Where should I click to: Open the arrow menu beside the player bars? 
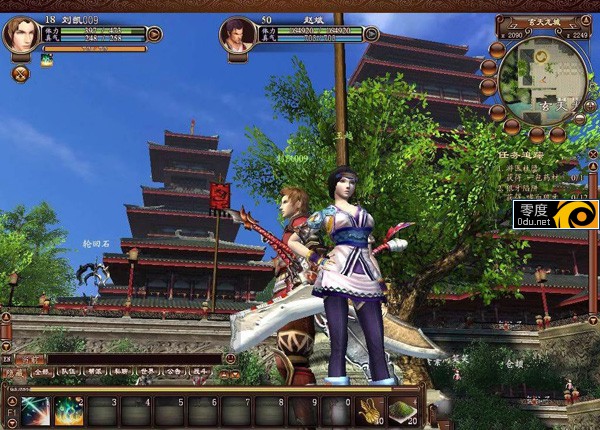(155, 34)
